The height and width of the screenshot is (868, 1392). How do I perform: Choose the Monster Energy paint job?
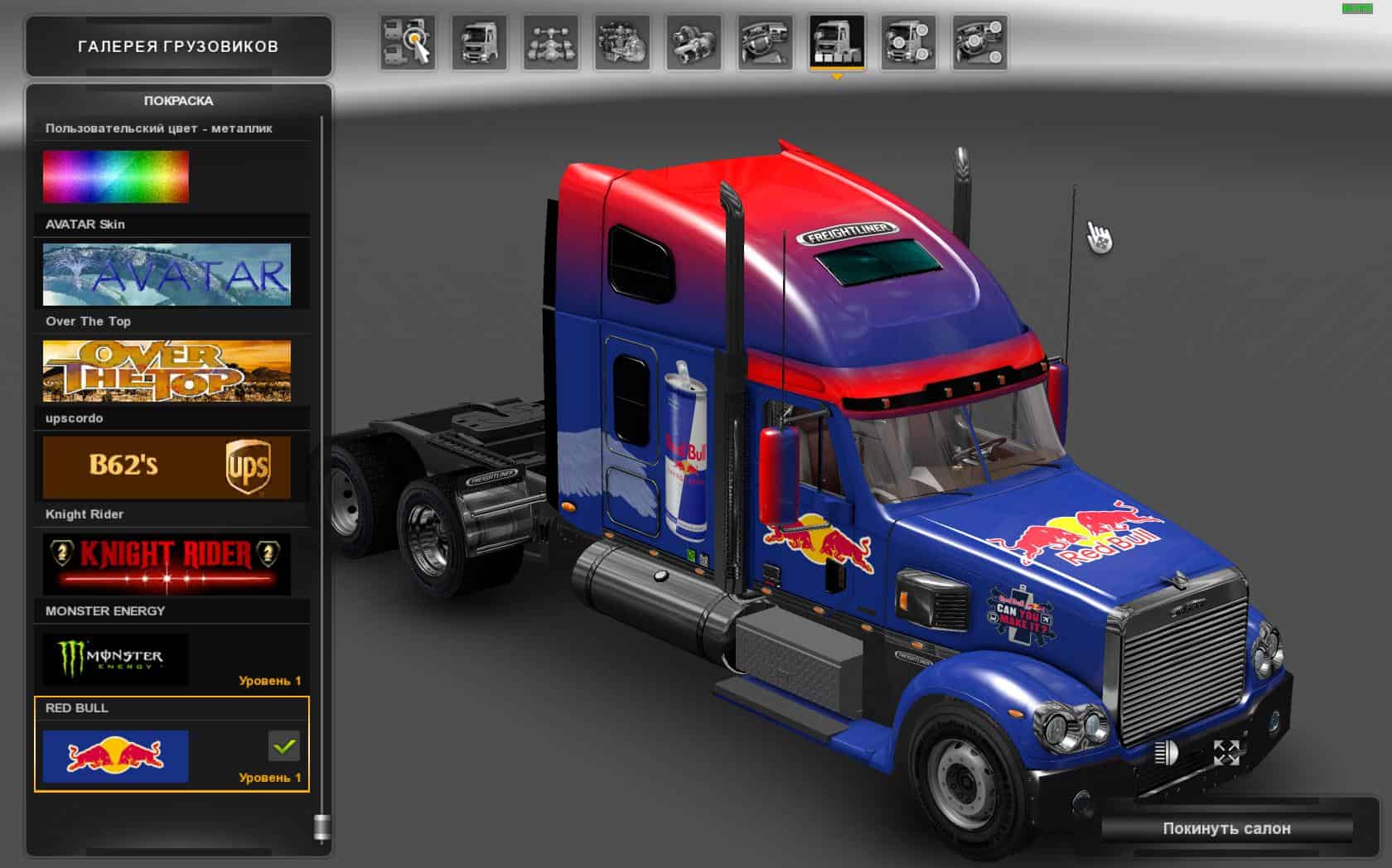(116, 660)
